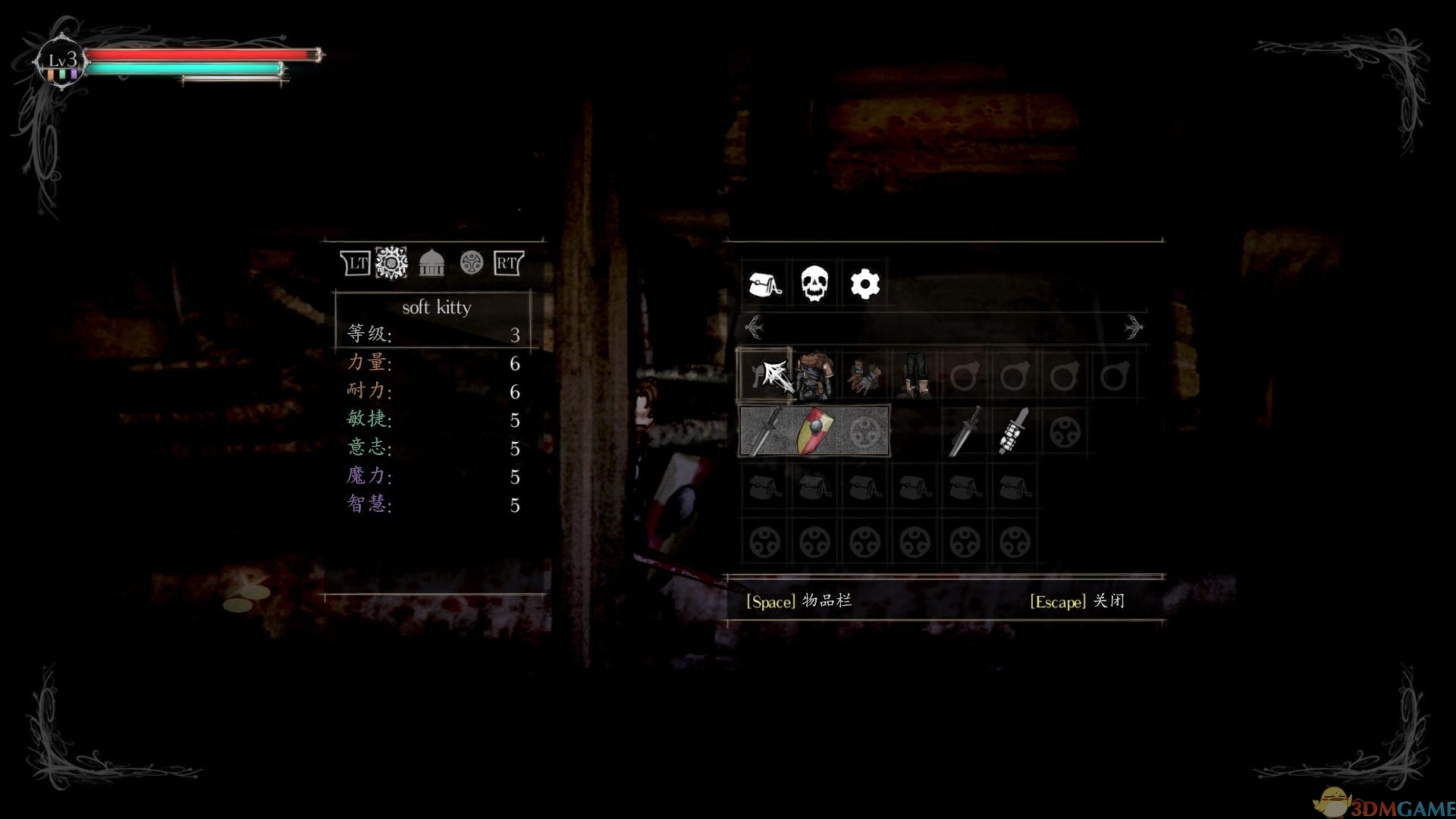Click the right page arrow

1133,327
